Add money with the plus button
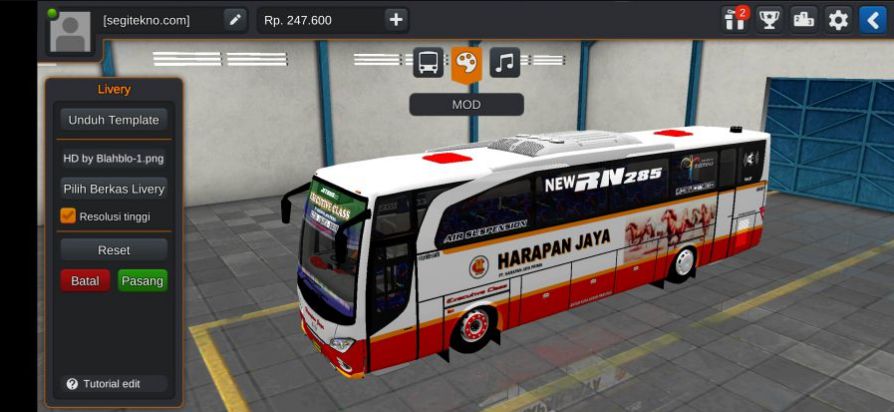This screenshot has width=894, height=412. 396,19
